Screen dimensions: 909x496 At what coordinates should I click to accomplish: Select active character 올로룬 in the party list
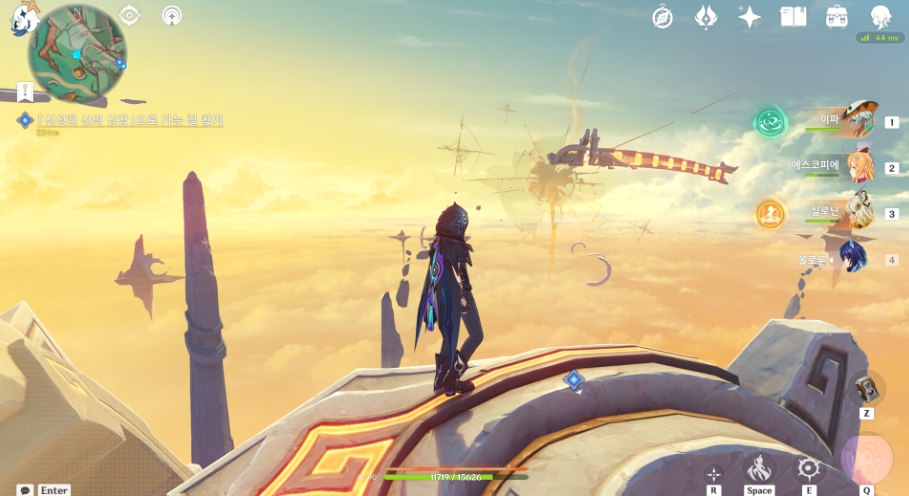click(852, 259)
